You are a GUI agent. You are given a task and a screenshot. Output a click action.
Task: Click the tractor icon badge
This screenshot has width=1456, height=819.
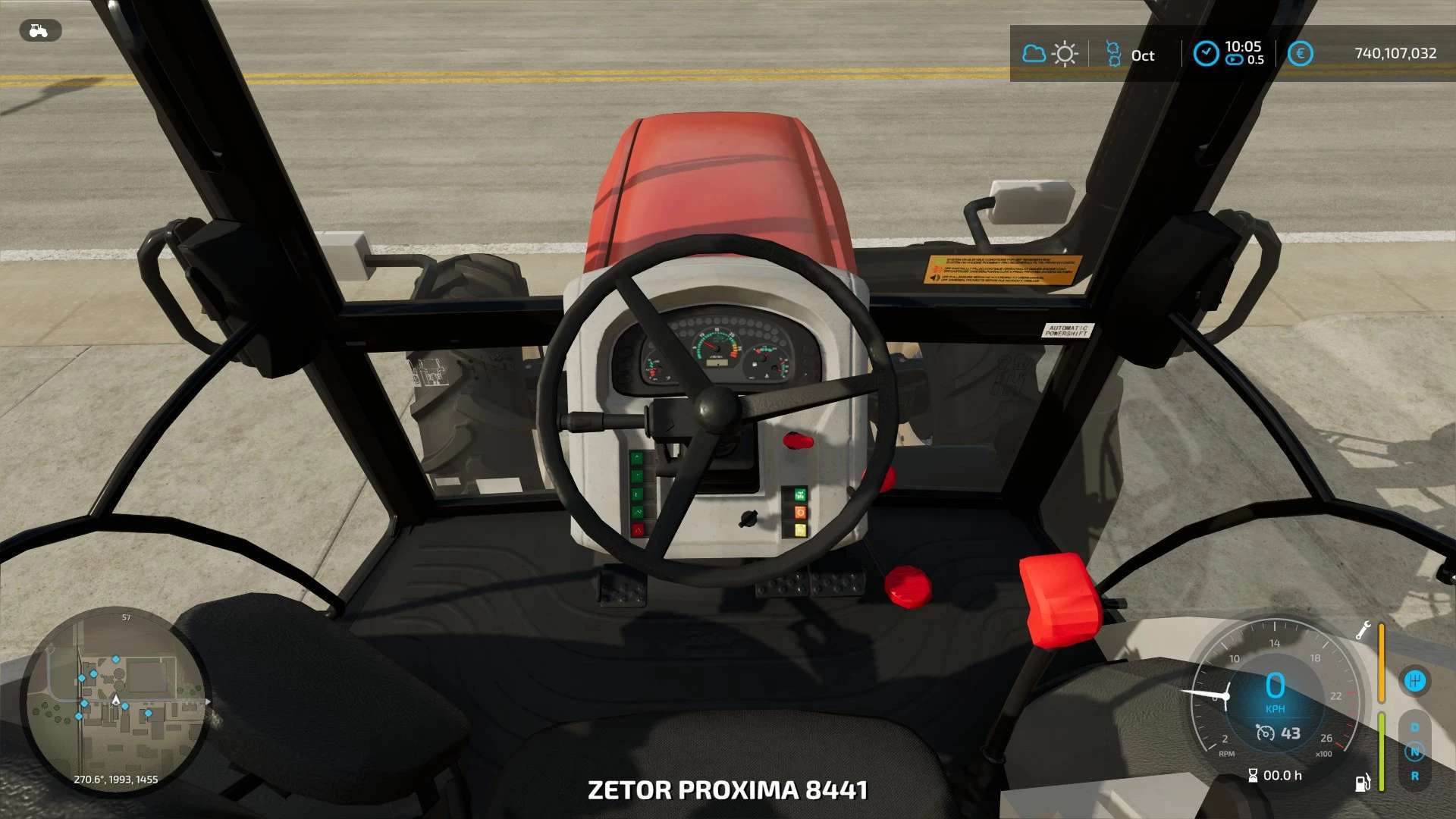click(39, 31)
